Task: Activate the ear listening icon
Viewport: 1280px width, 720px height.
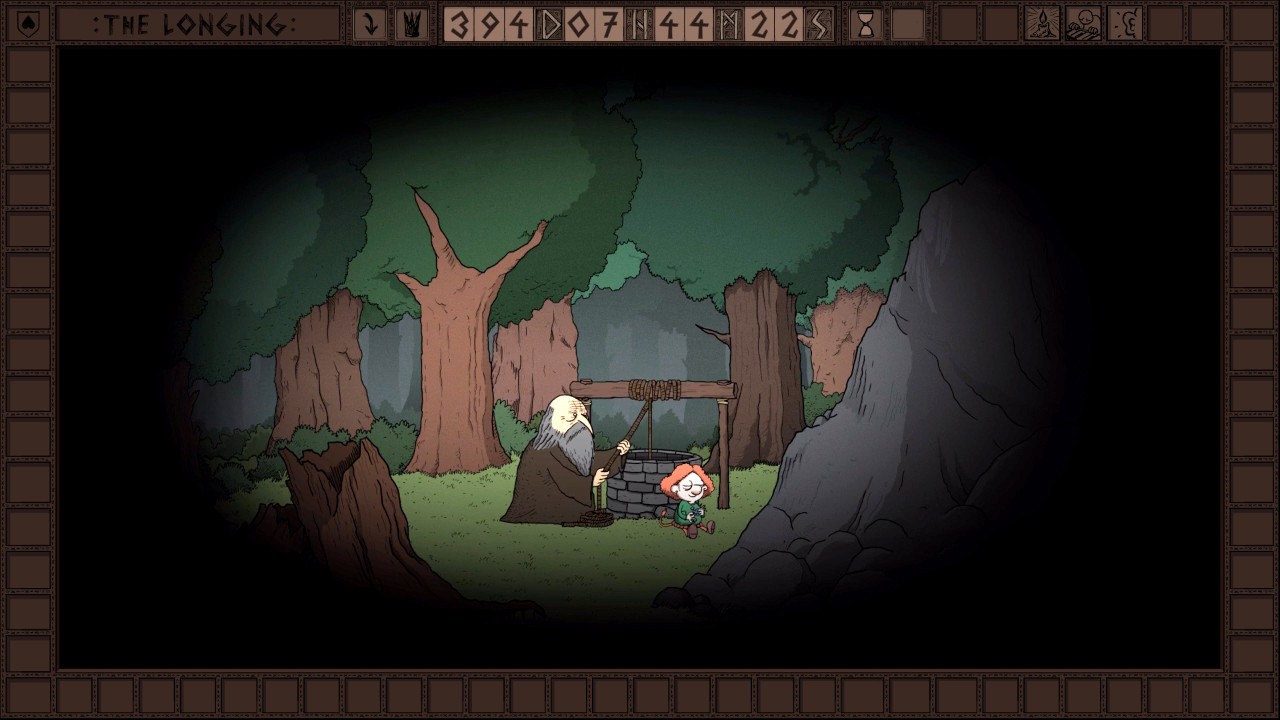Action: [x=1125, y=24]
